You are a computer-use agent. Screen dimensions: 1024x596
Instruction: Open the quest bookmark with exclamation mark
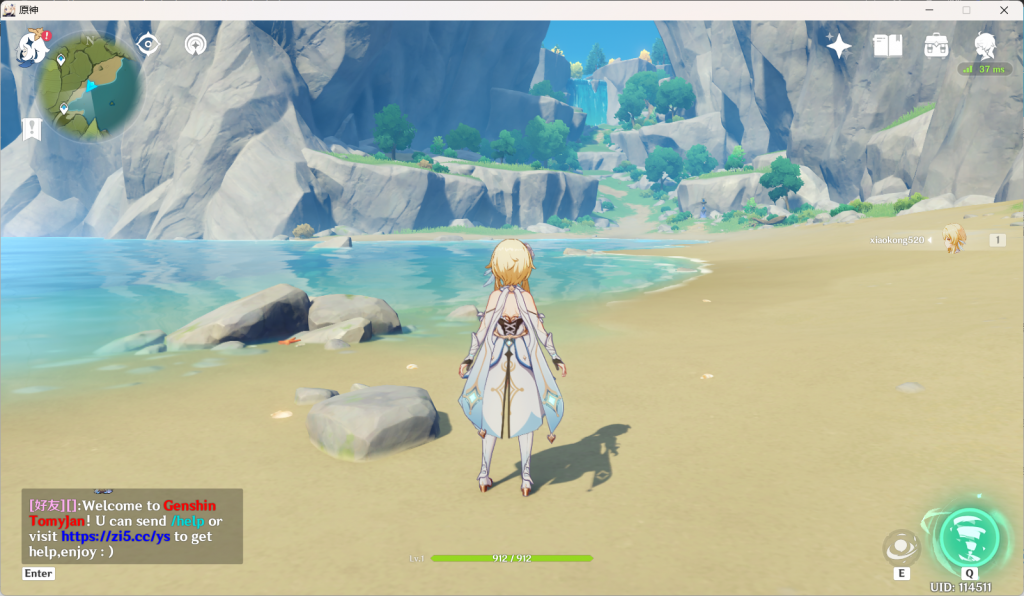pyautogui.click(x=32, y=128)
